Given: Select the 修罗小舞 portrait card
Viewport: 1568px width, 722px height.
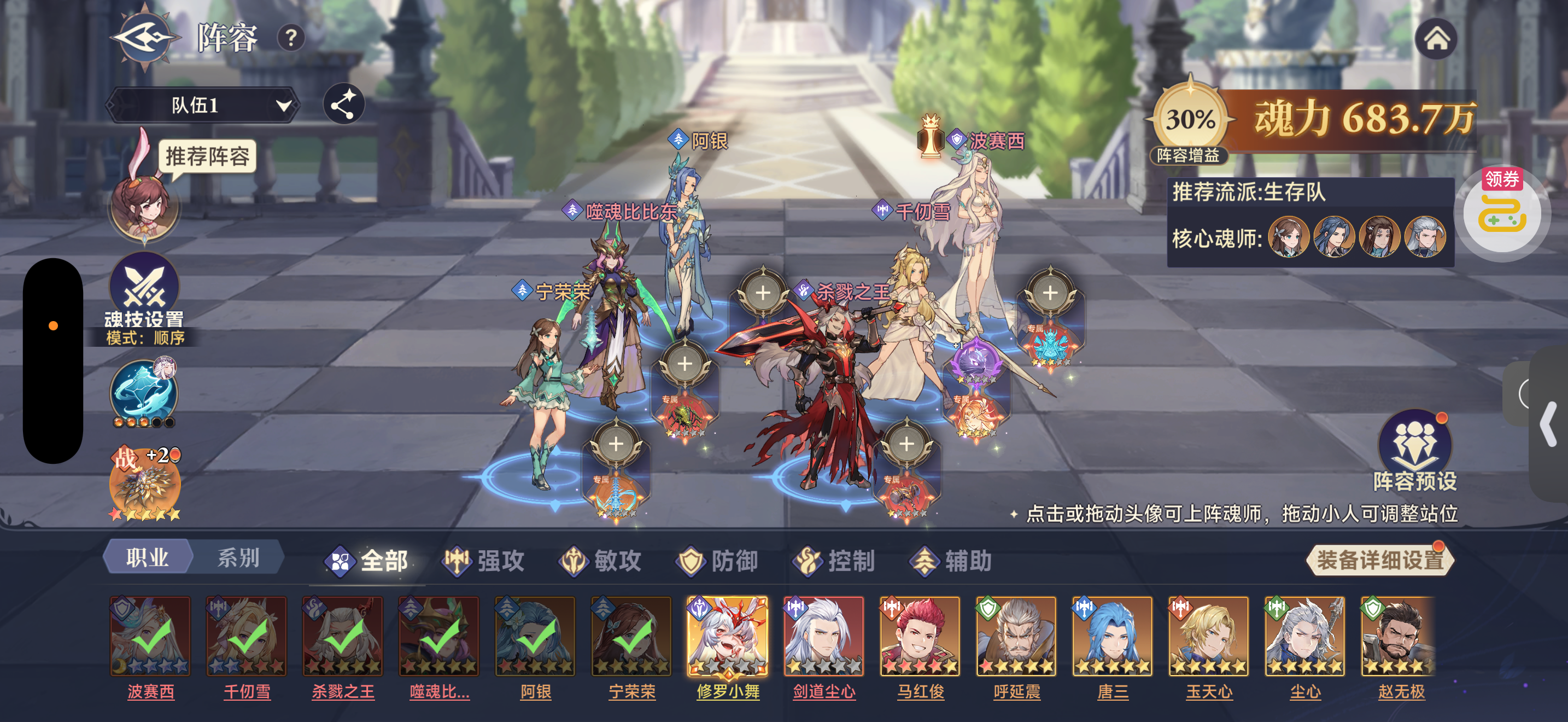Looking at the screenshot, I should pyautogui.click(x=727, y=636).
